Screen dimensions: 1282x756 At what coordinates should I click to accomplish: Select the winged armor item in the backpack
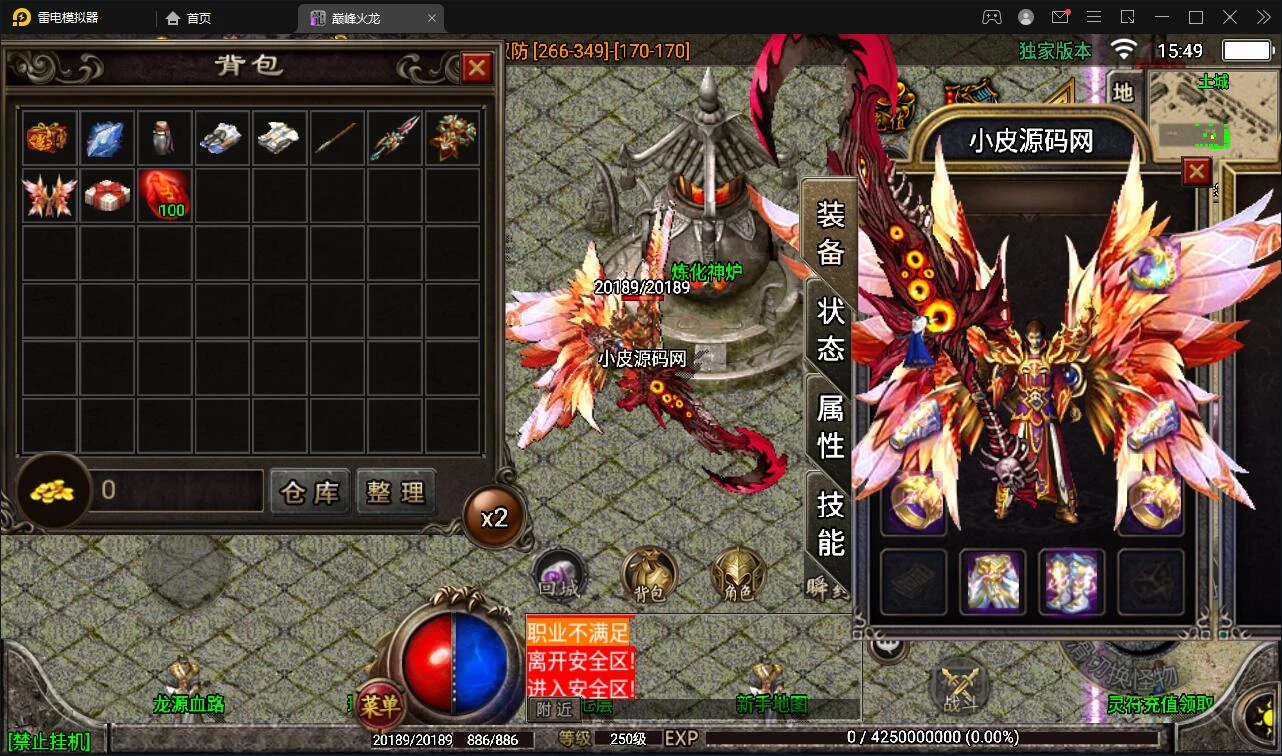(49, 194)
